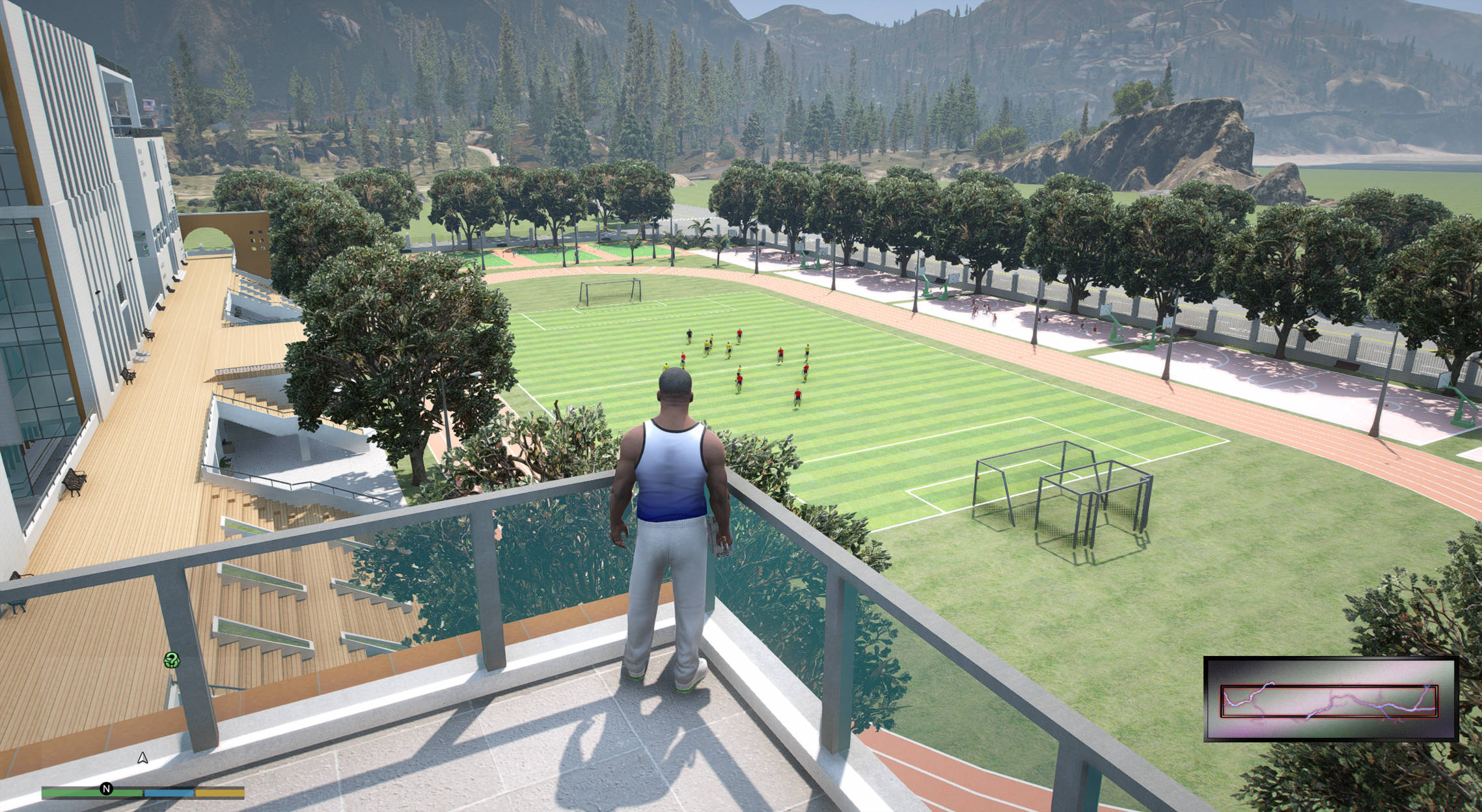The width and height of the screenshot is (1482, 812).
Task: Click the green question mark map blip
Action: pos(171,660)
